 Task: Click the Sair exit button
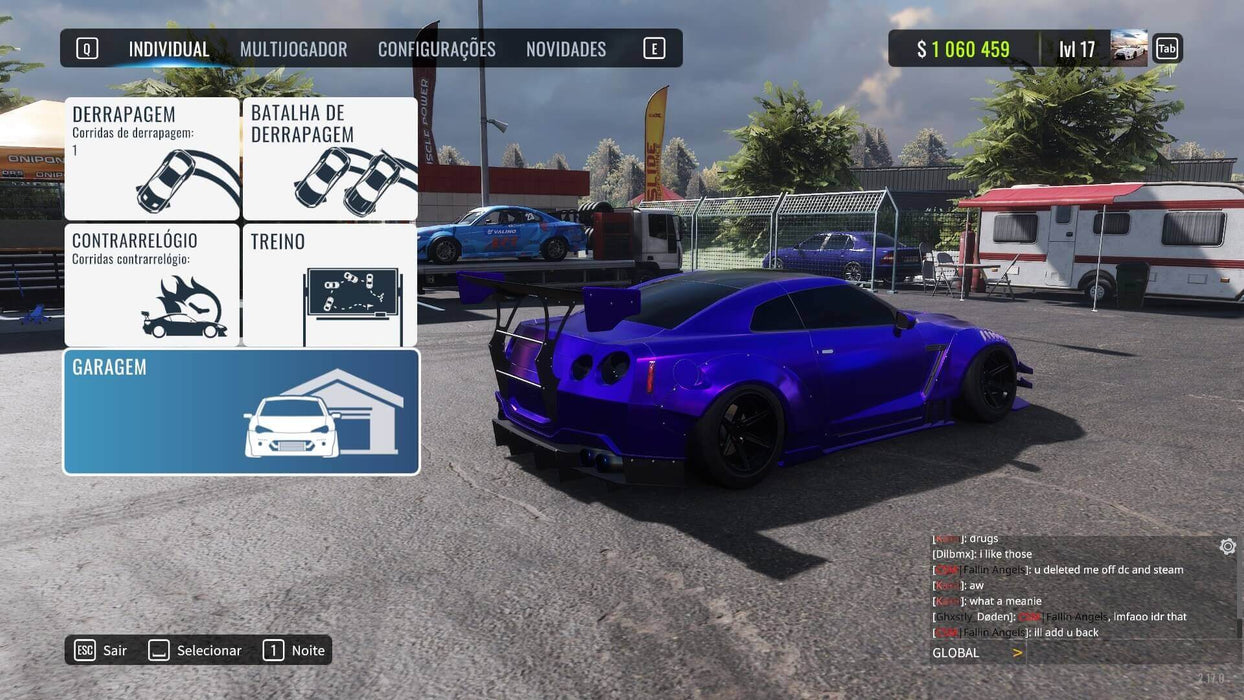pos(101,651)
